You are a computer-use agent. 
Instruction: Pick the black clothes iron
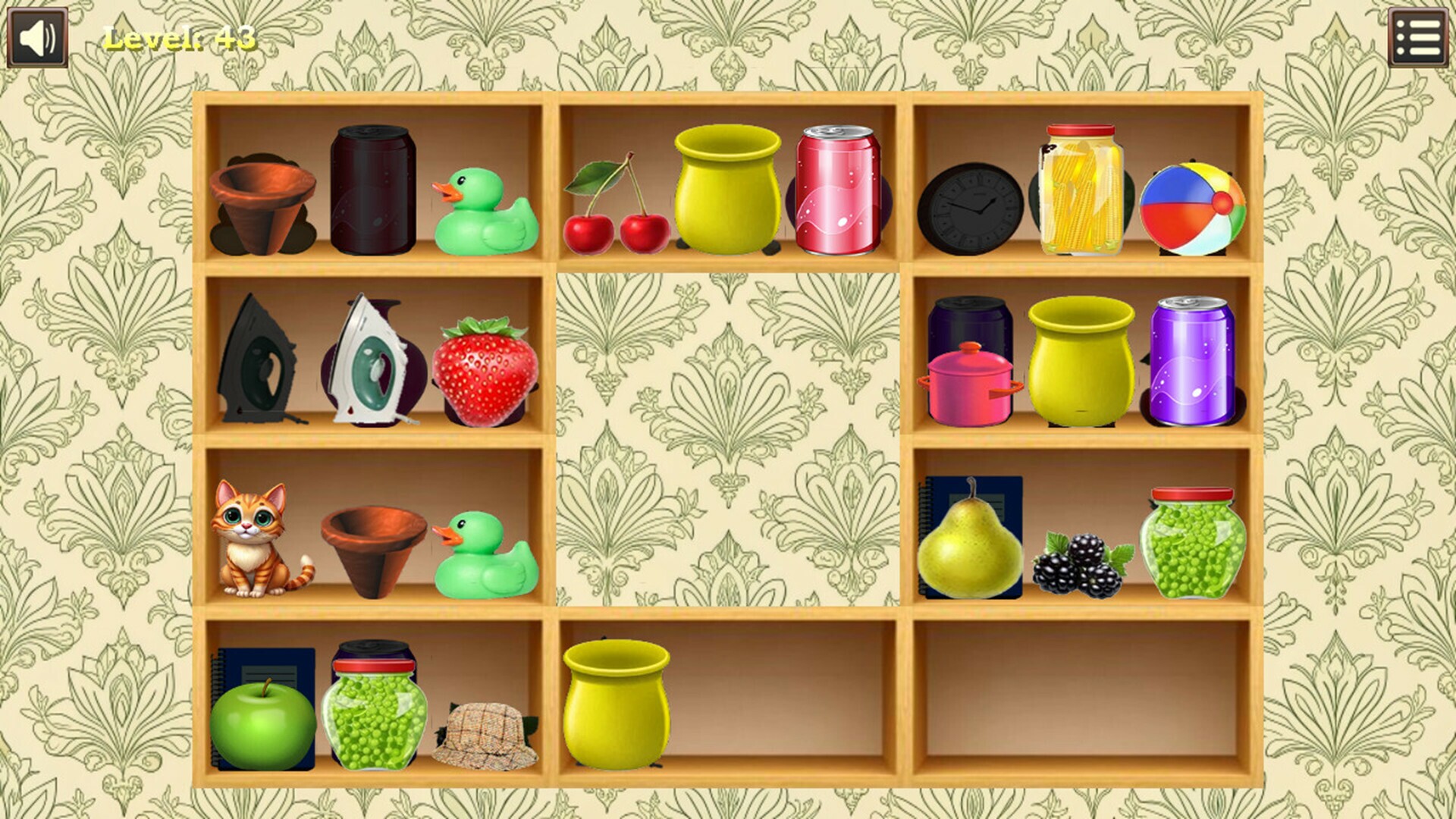pyautogui.click(x=256, y=361)
